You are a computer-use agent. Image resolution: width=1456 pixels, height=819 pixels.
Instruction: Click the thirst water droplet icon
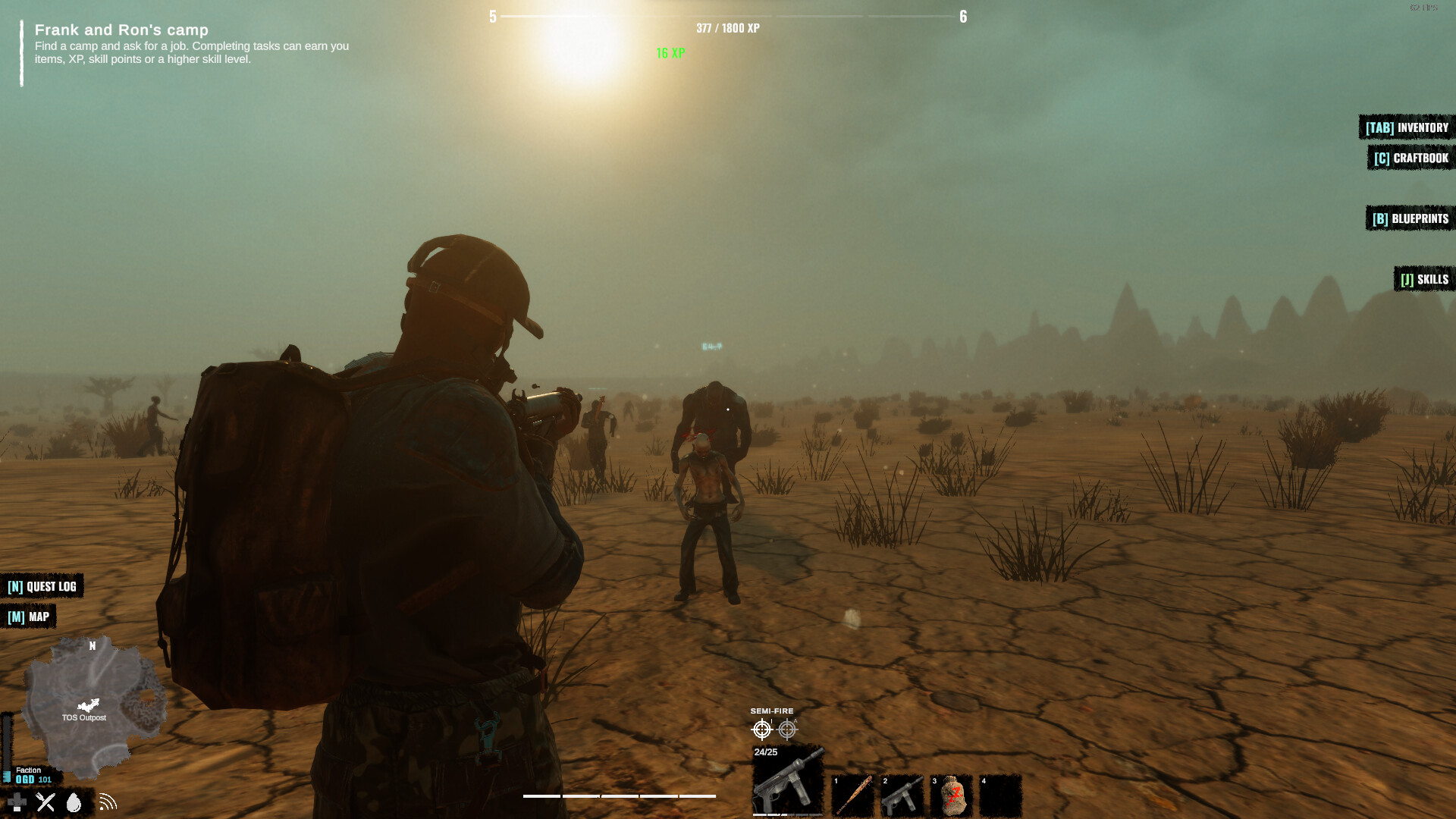click(x=74, y=802)
